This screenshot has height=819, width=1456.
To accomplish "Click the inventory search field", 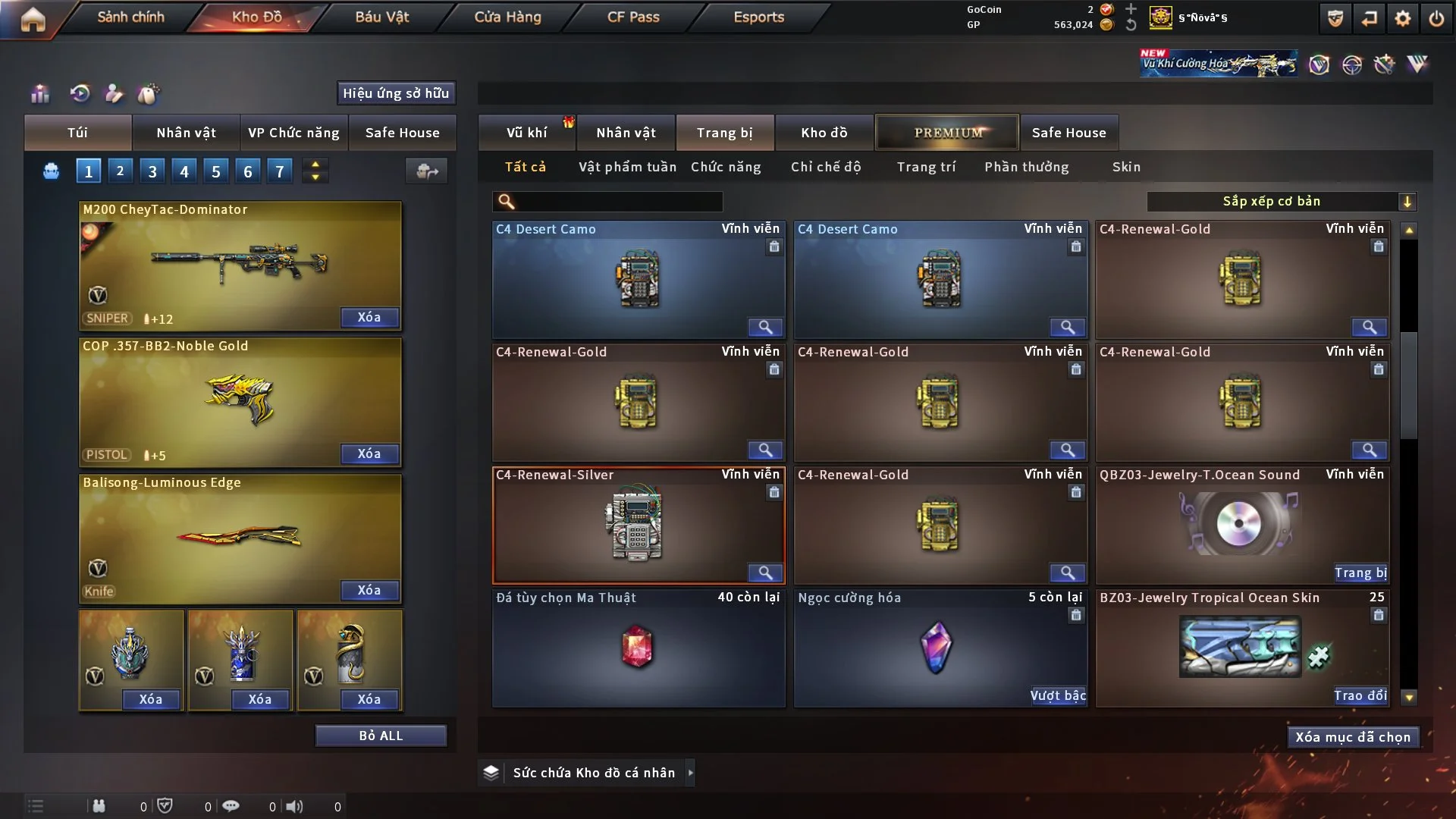I will pos(618,201).
